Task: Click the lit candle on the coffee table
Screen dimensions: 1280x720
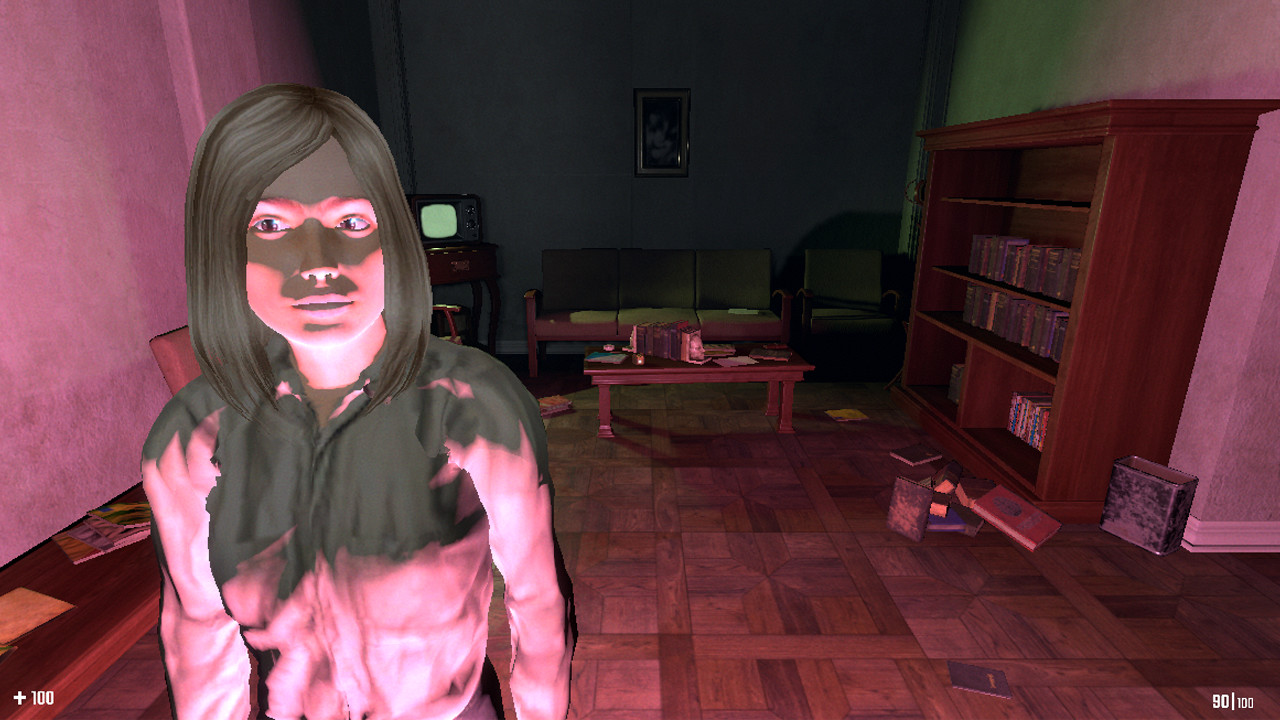Action: coord(639,360)
